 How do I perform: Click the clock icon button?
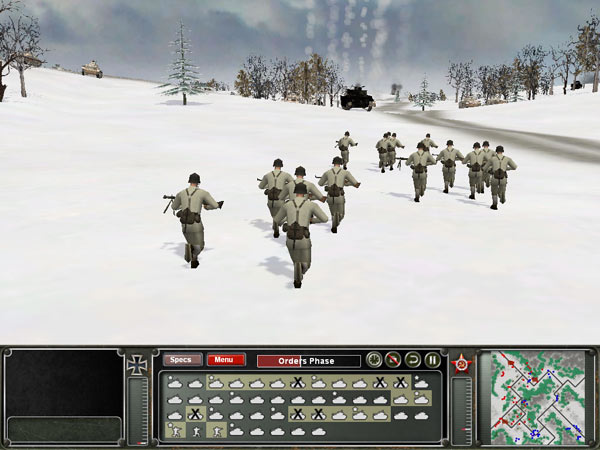point(373,360)
